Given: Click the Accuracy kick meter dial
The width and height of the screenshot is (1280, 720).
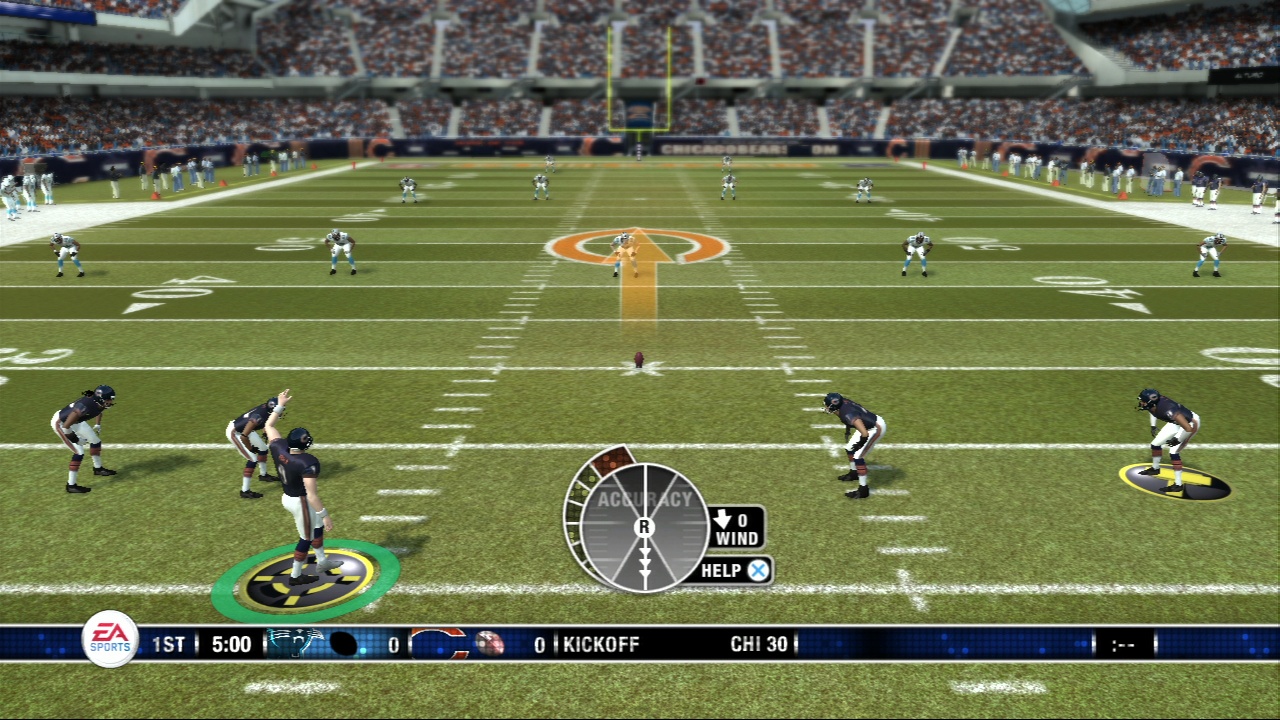Looking at the screenshot, I should click(643, 525).
